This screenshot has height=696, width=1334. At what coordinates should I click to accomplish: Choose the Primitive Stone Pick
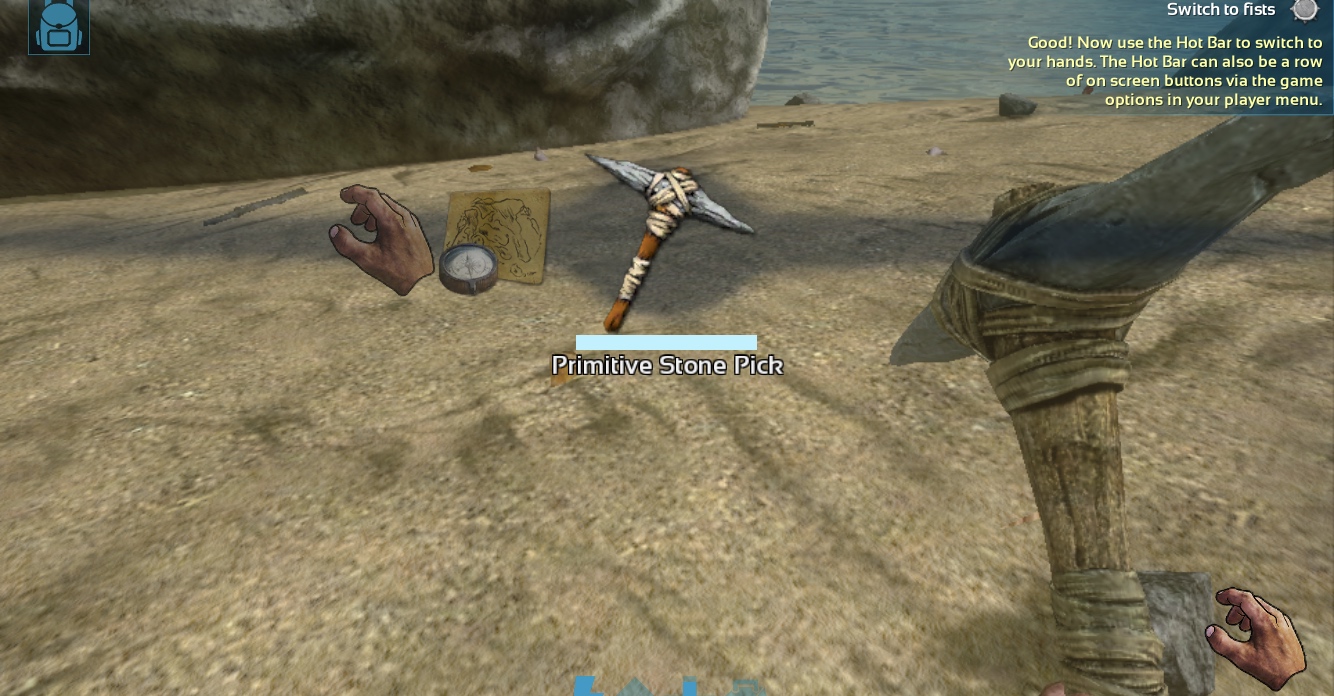tap(667, 240)
